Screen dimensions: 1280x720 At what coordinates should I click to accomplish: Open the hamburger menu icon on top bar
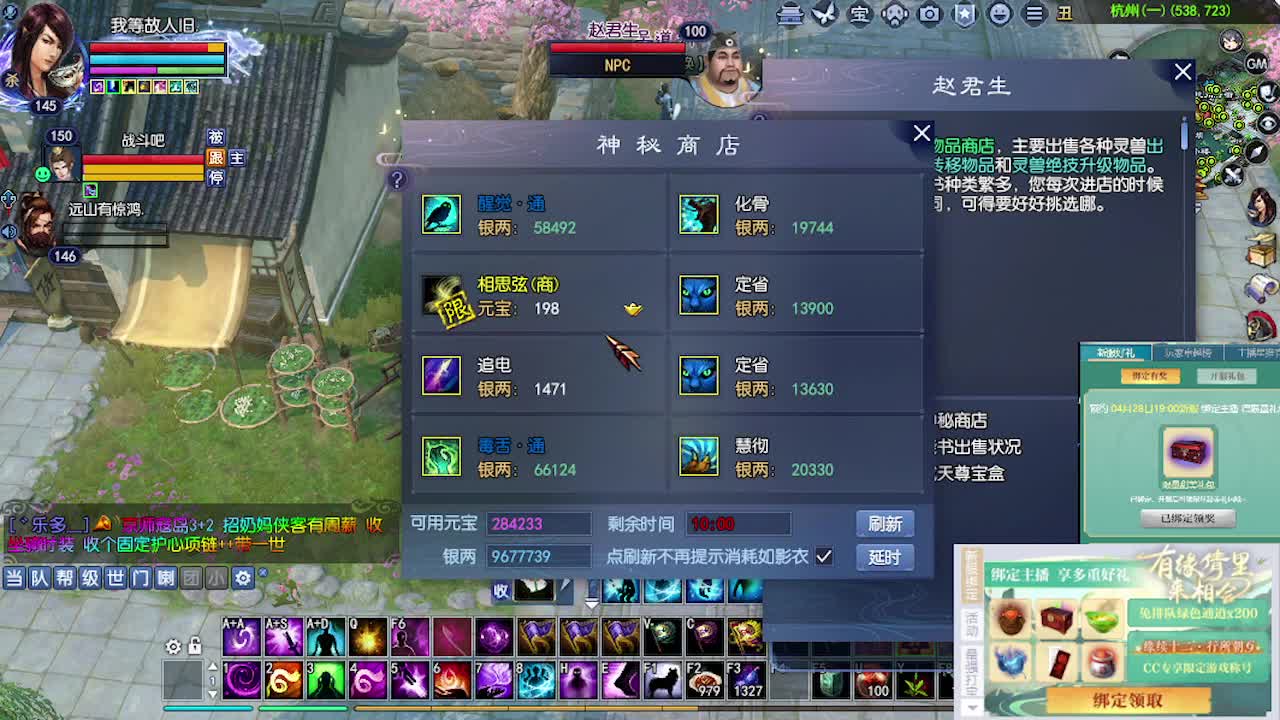tap(1035, 15)
